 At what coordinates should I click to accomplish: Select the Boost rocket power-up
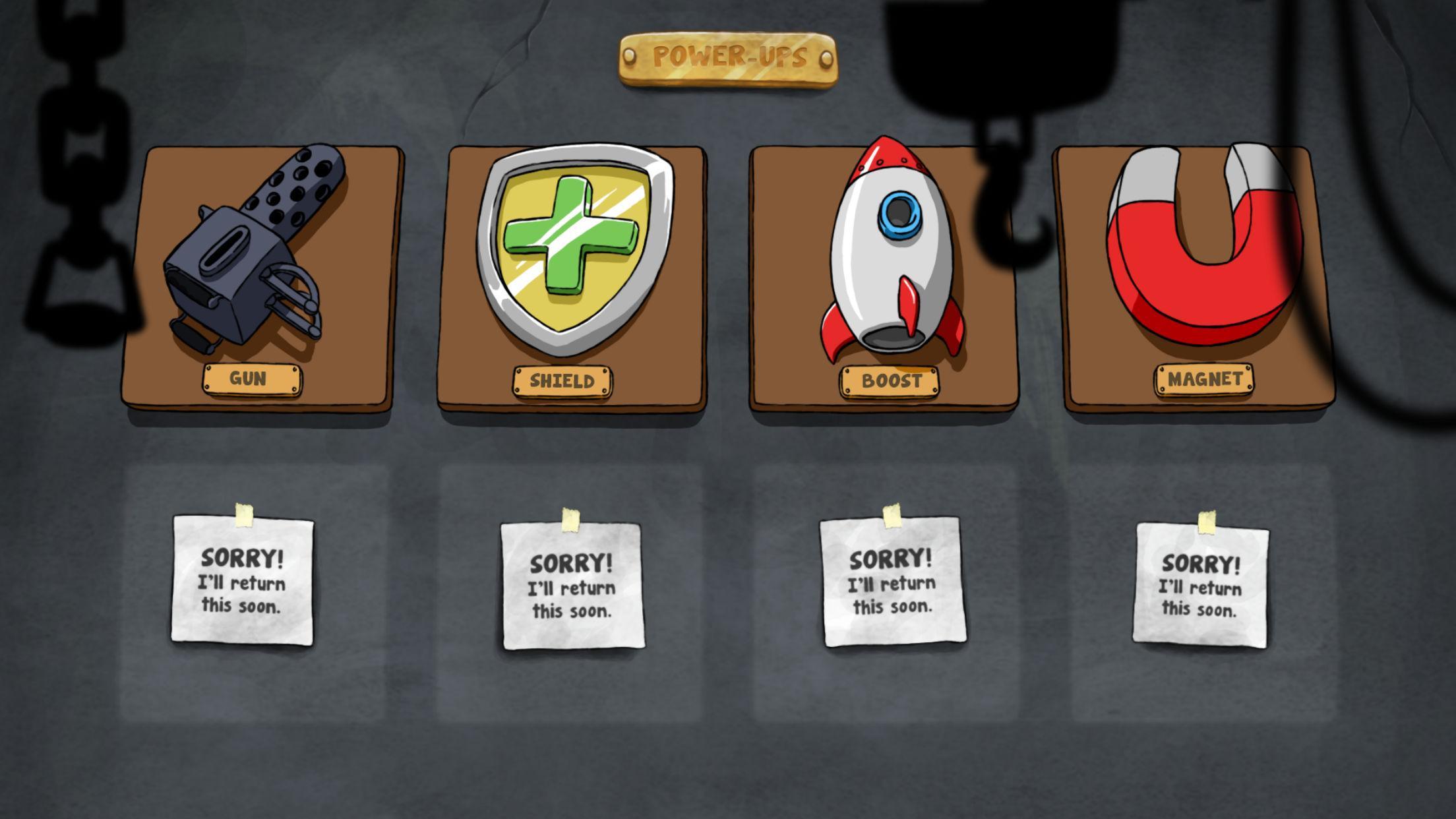pos(887,264)
